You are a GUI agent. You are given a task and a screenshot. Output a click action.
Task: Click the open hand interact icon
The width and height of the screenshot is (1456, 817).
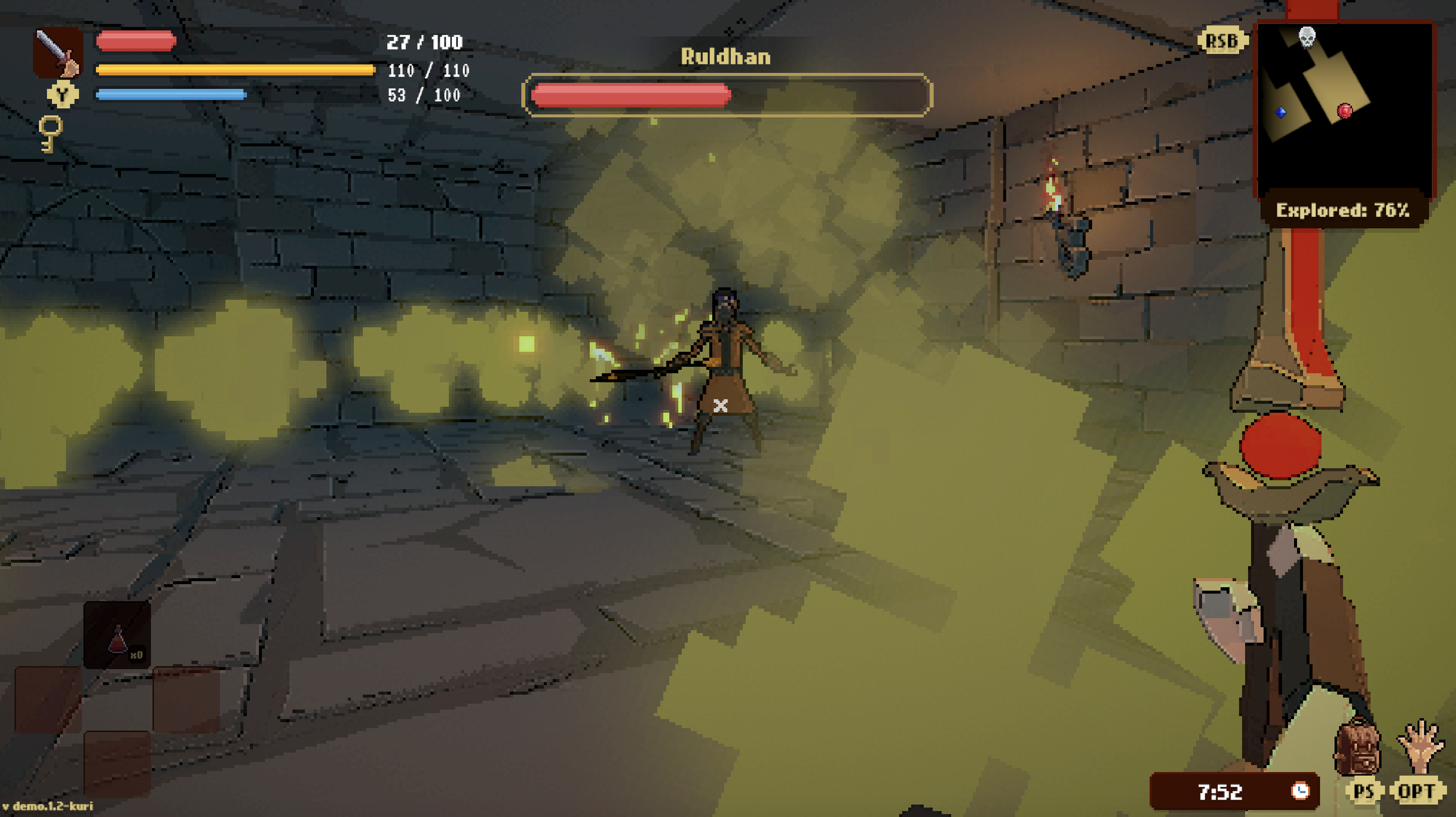(1420, 745)
